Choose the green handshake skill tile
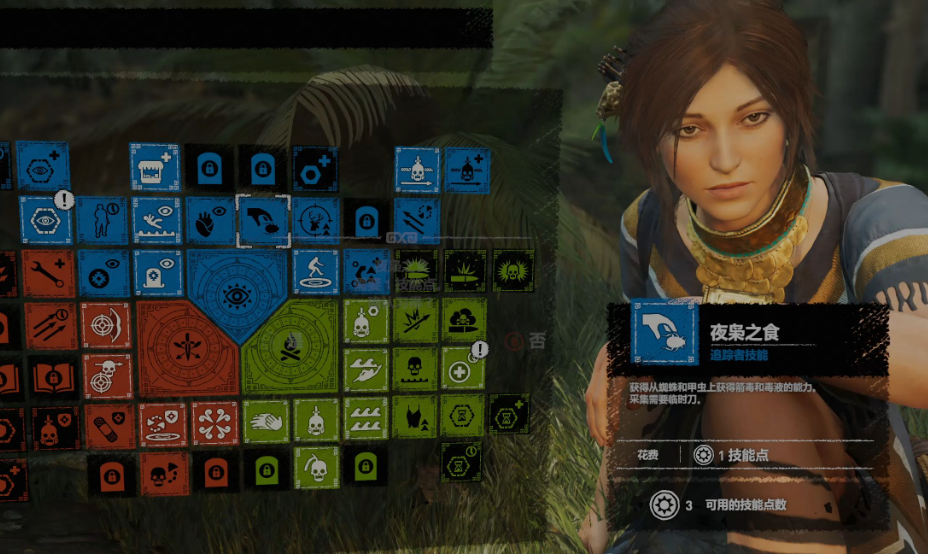The image size is (928, 554). tap(265, 422)
